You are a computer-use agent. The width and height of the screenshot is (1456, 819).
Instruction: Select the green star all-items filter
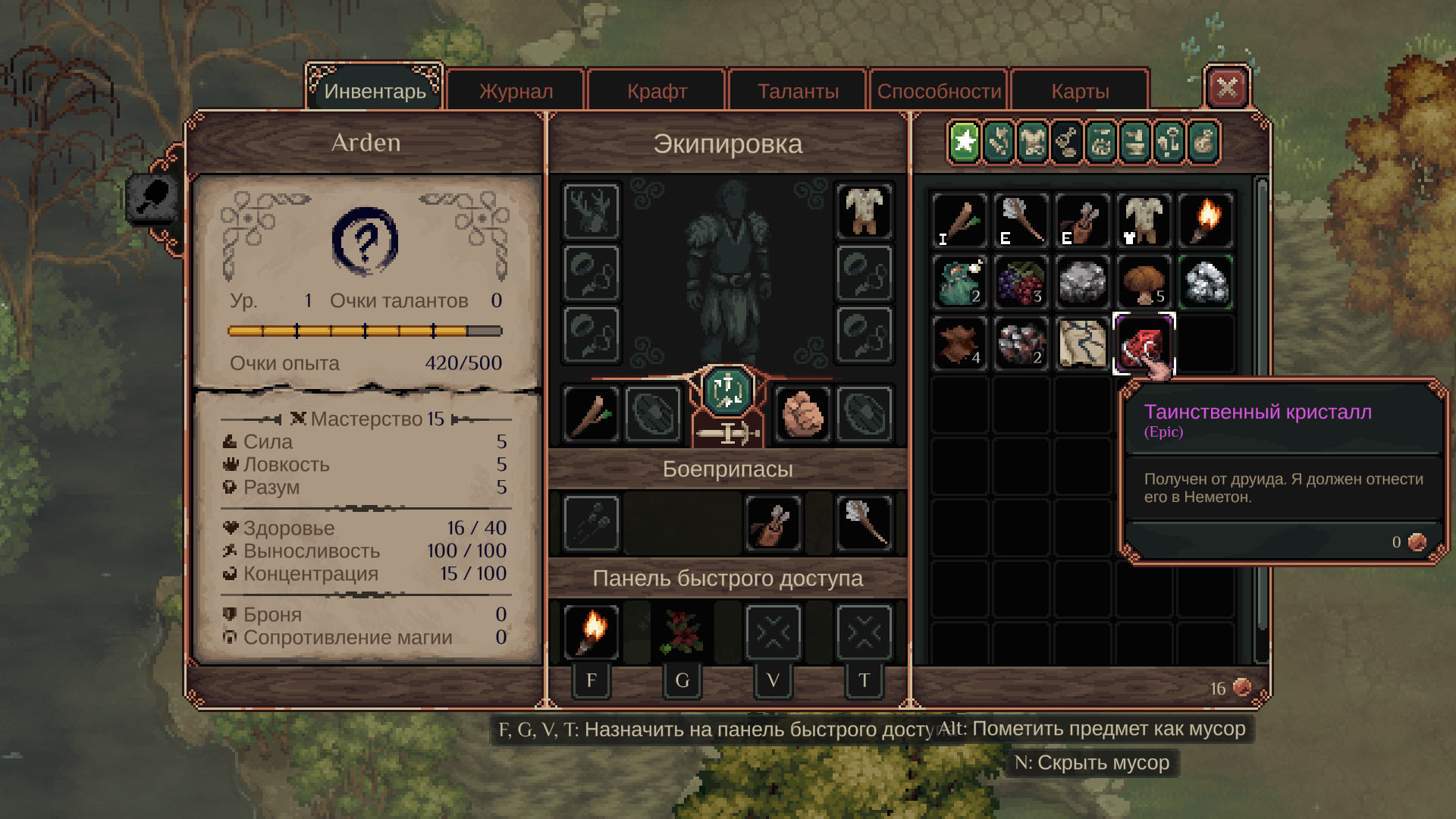tap(965, 142)
